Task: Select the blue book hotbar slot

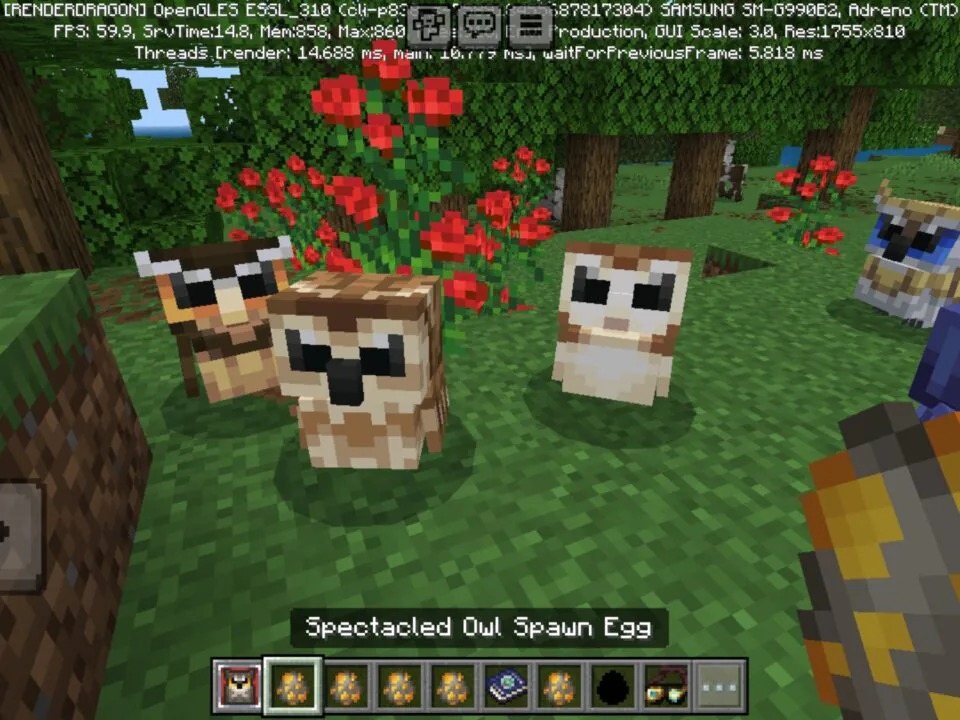Action: (505, 686)
